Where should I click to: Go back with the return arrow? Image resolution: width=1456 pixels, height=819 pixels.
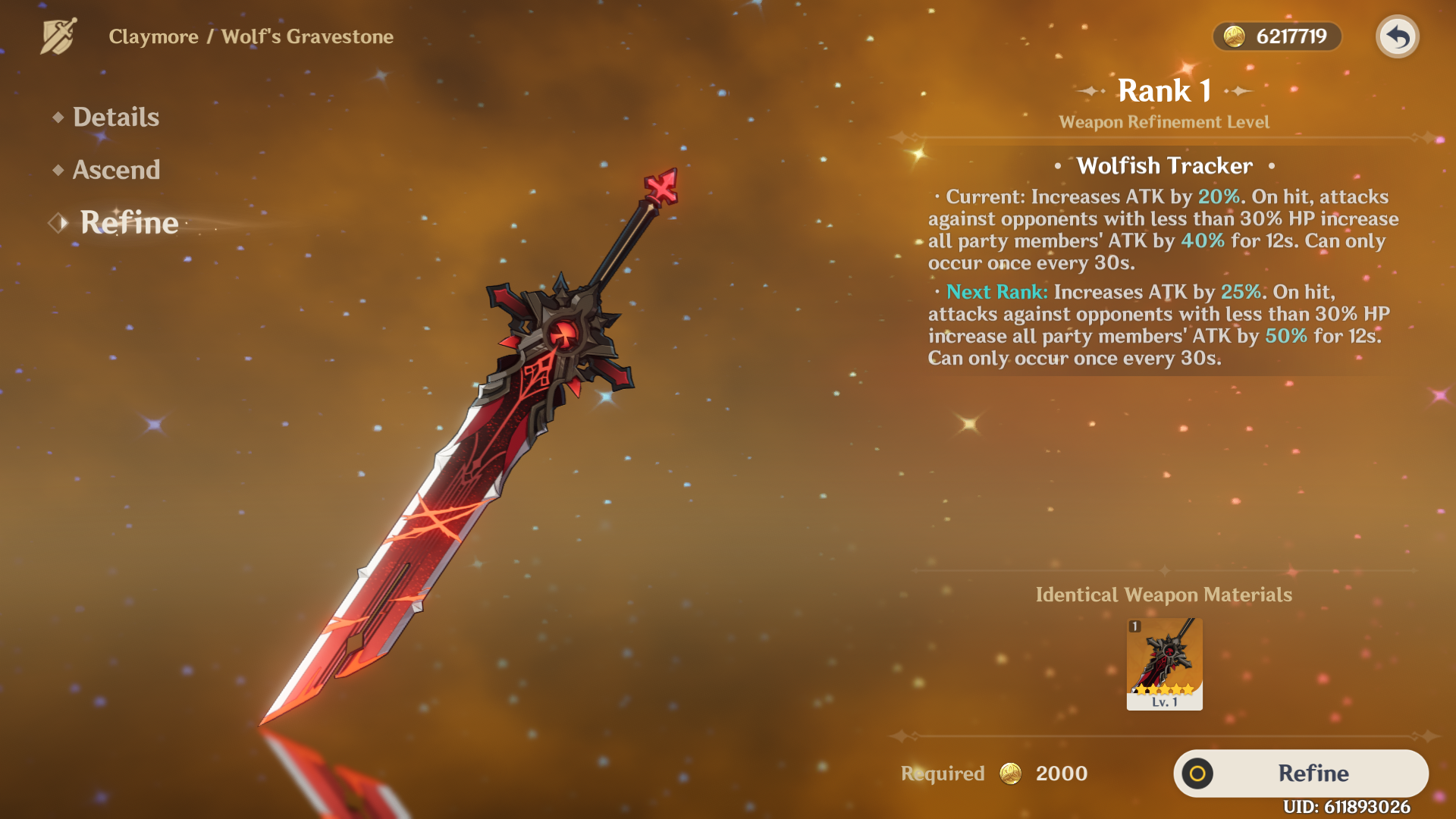pos(1397,36)
